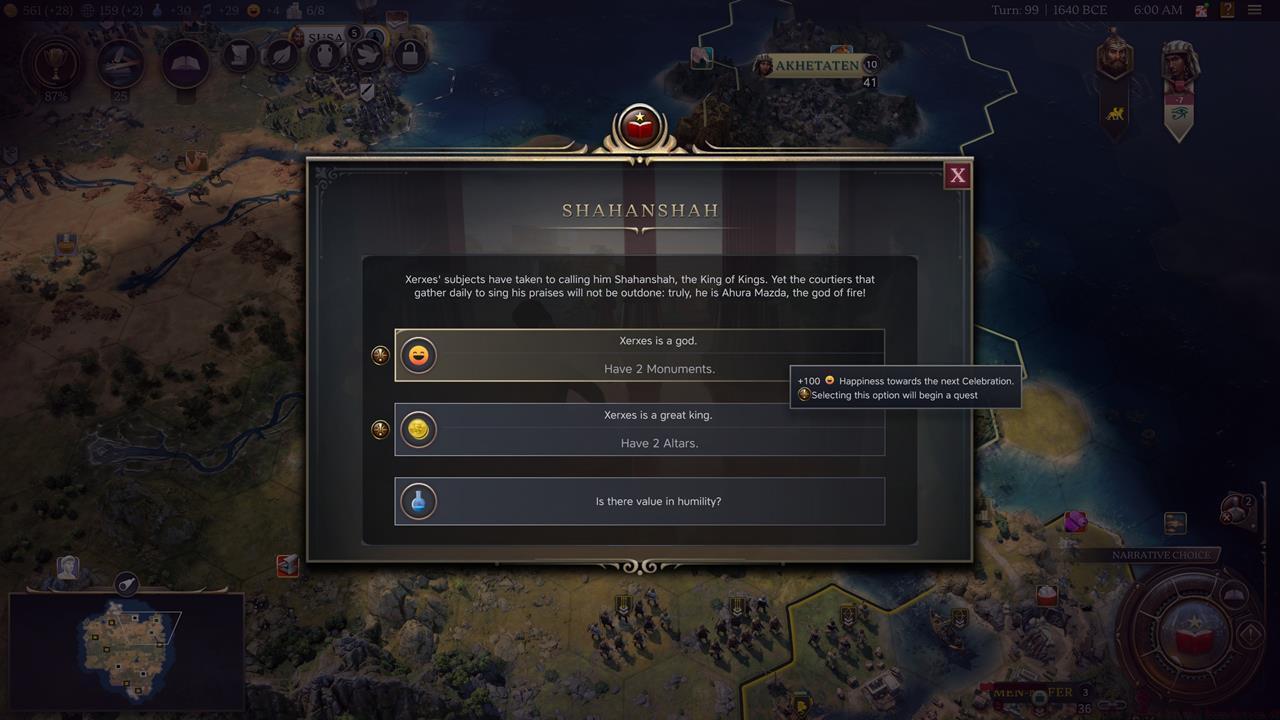Choose 'Is there value in humility?'
The width and height of the screenshot is (1280, 720).
(640, 501)
